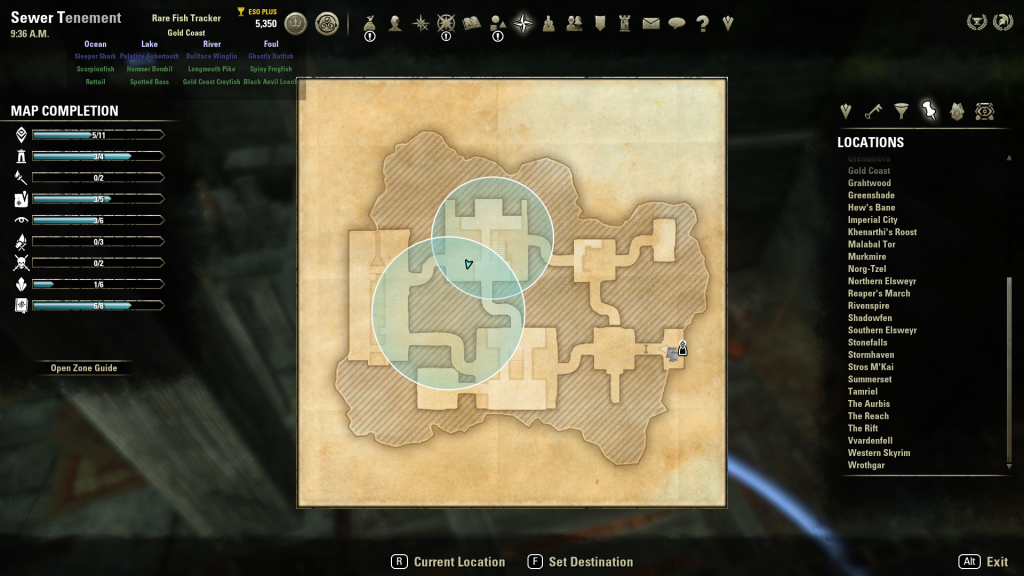The image size is (1024, 576).
Task: Open the help question mark menu
Action: click(x=703, y=23)
